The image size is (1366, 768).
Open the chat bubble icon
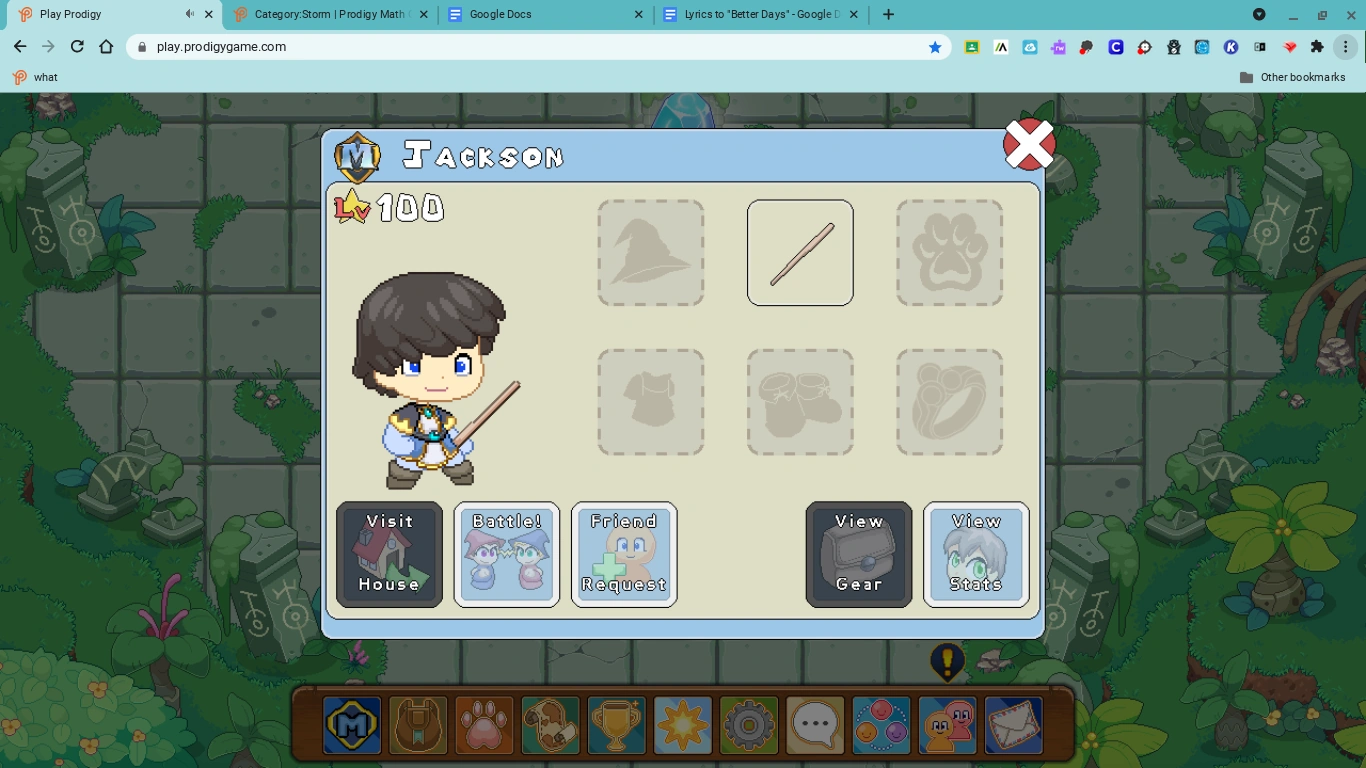815,725
